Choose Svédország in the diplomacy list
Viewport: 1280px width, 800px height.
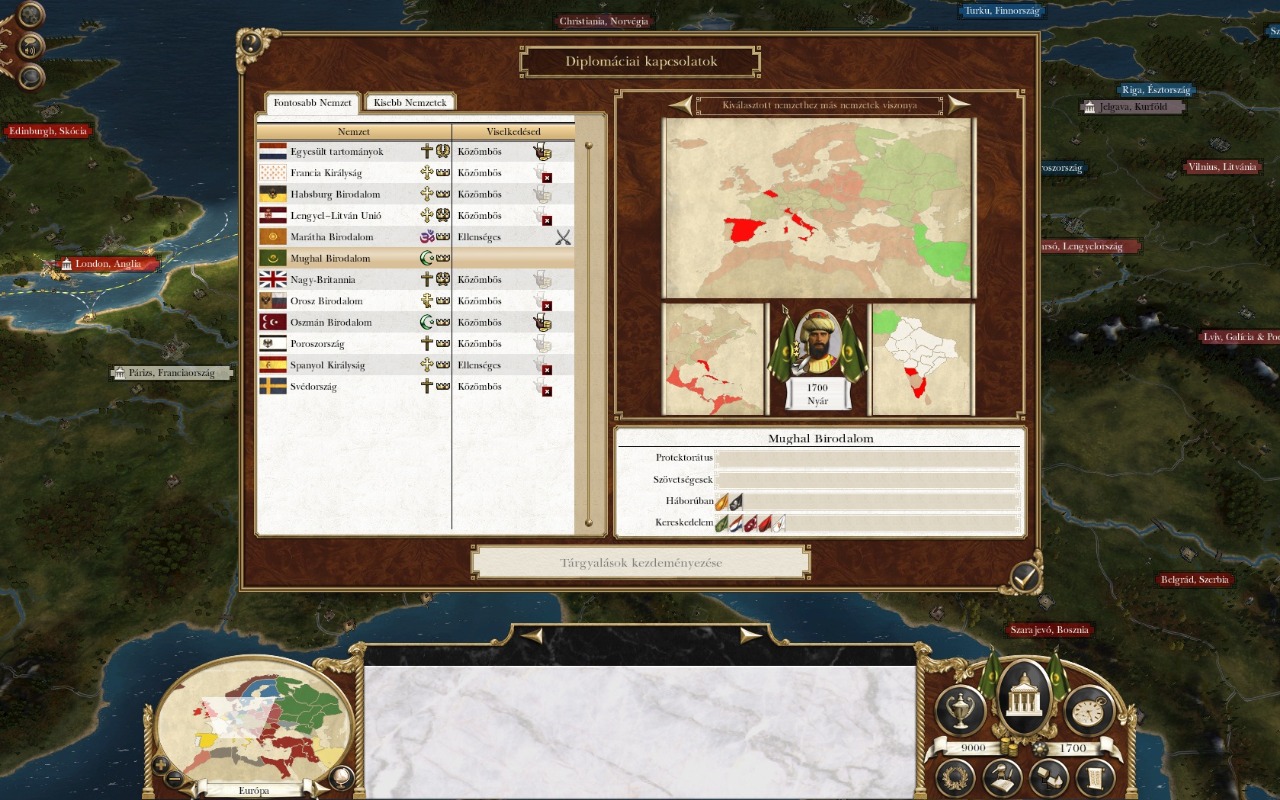[x=313, y=386]
